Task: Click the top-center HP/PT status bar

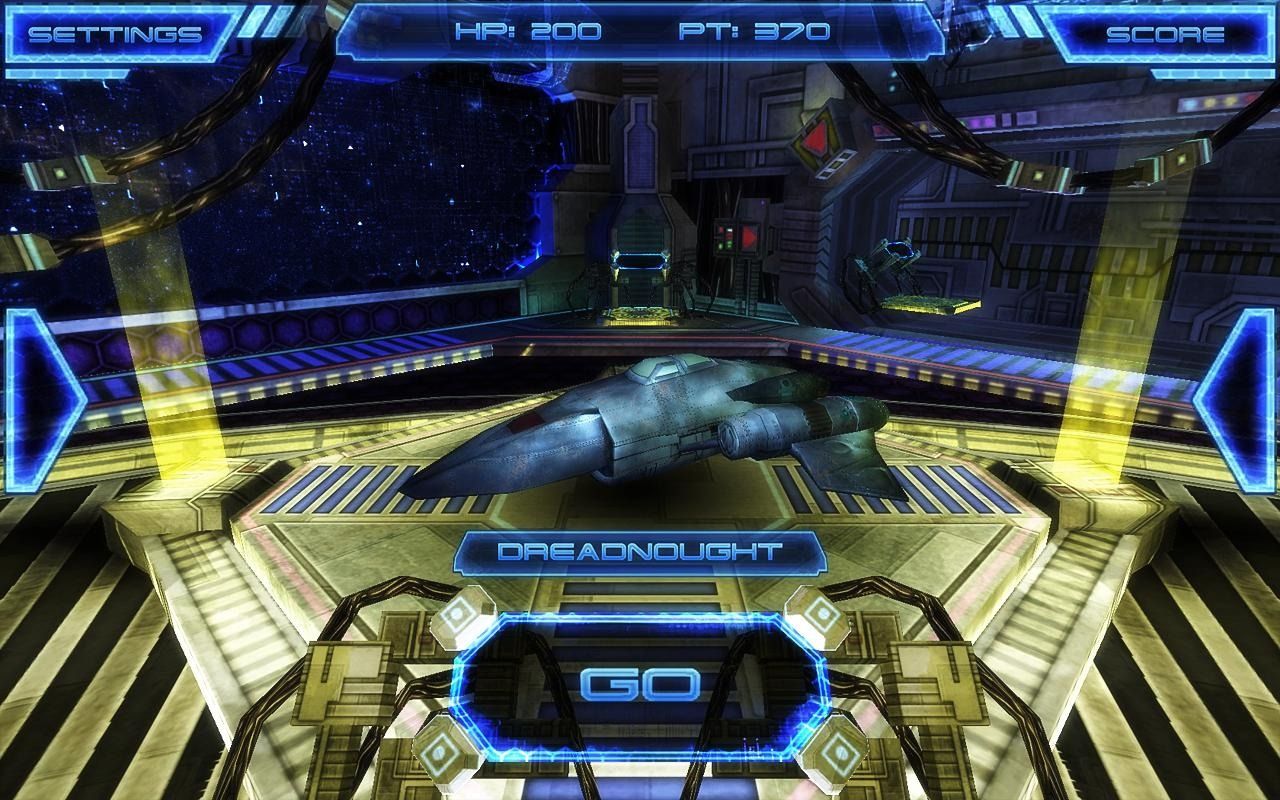Action: point(640,30)
